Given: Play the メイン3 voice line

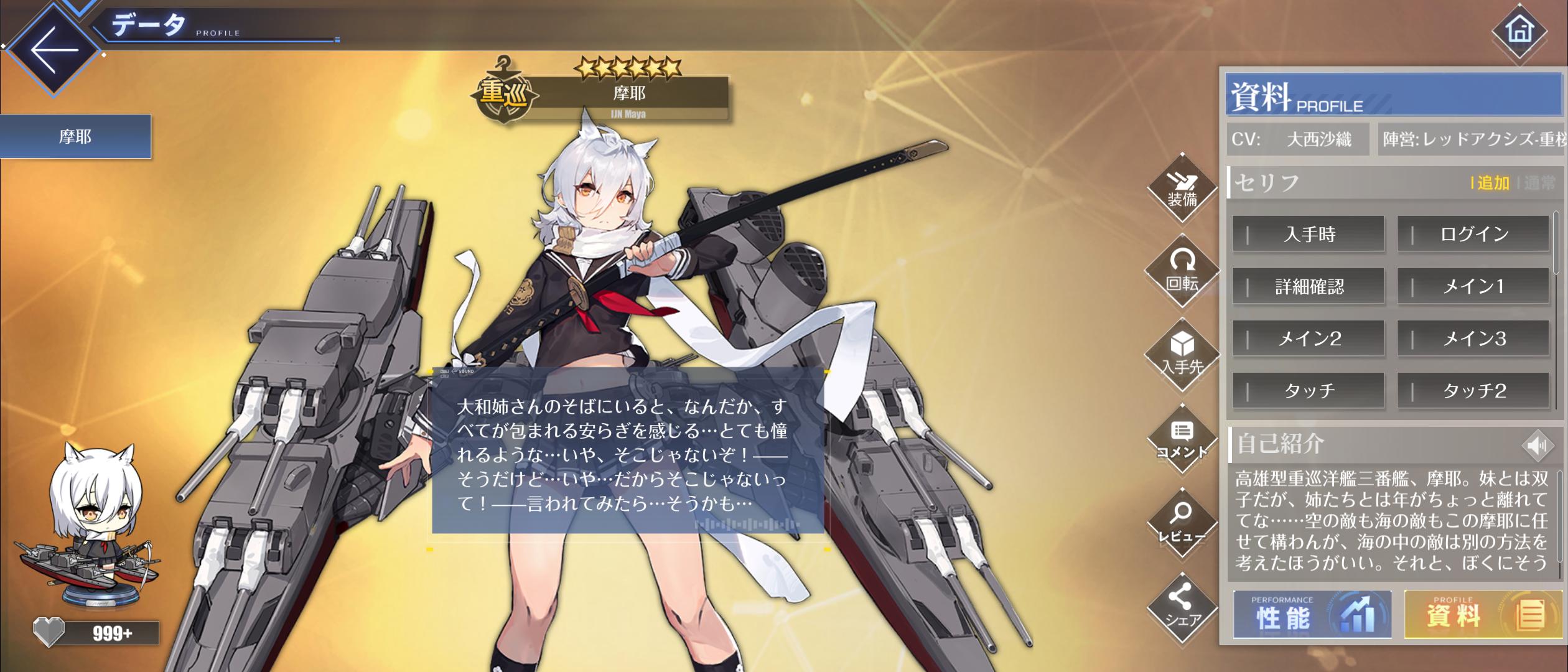Looking at the screenshot, I should [1473, 339].
